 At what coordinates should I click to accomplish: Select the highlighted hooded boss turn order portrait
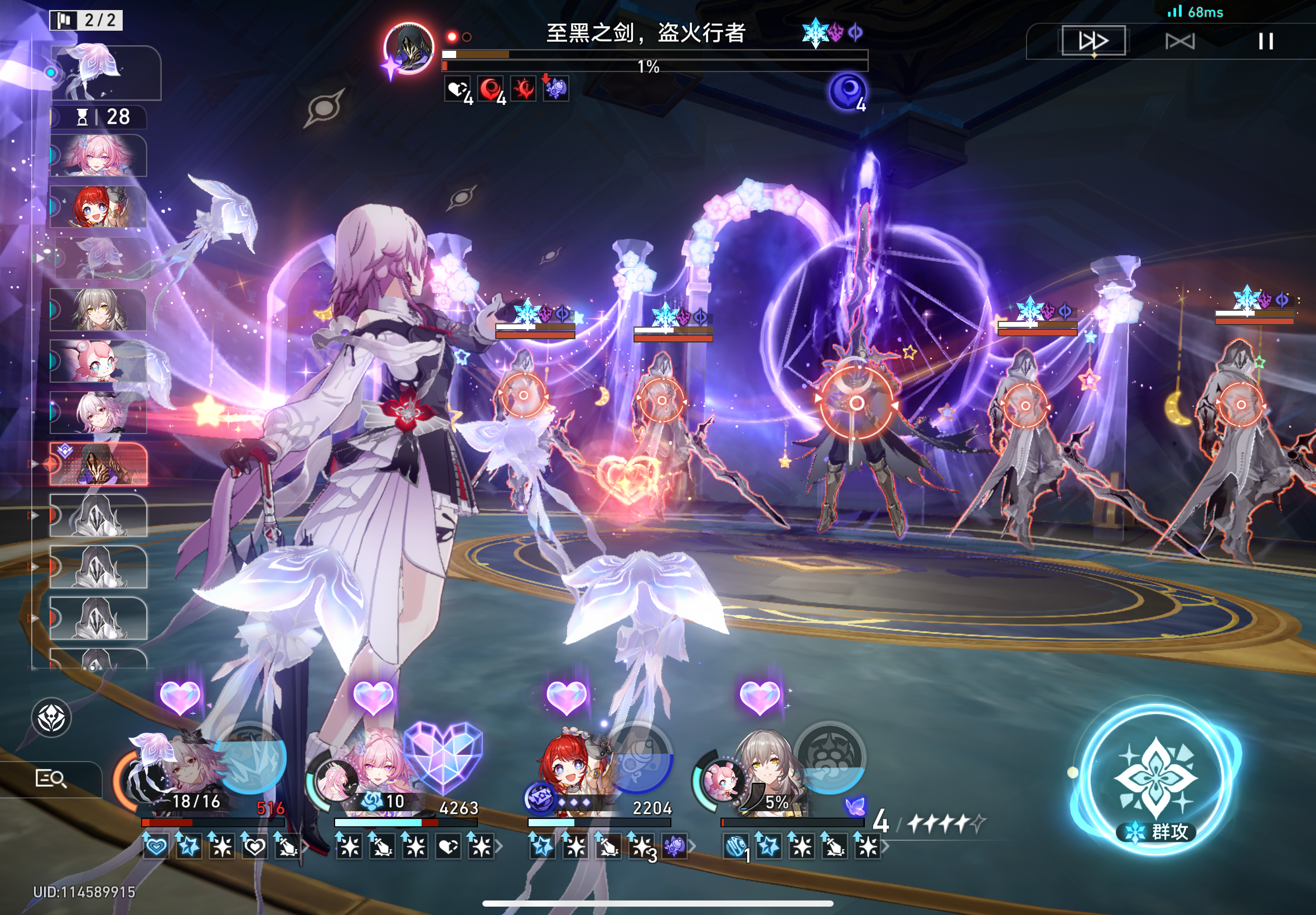(98, 464)
